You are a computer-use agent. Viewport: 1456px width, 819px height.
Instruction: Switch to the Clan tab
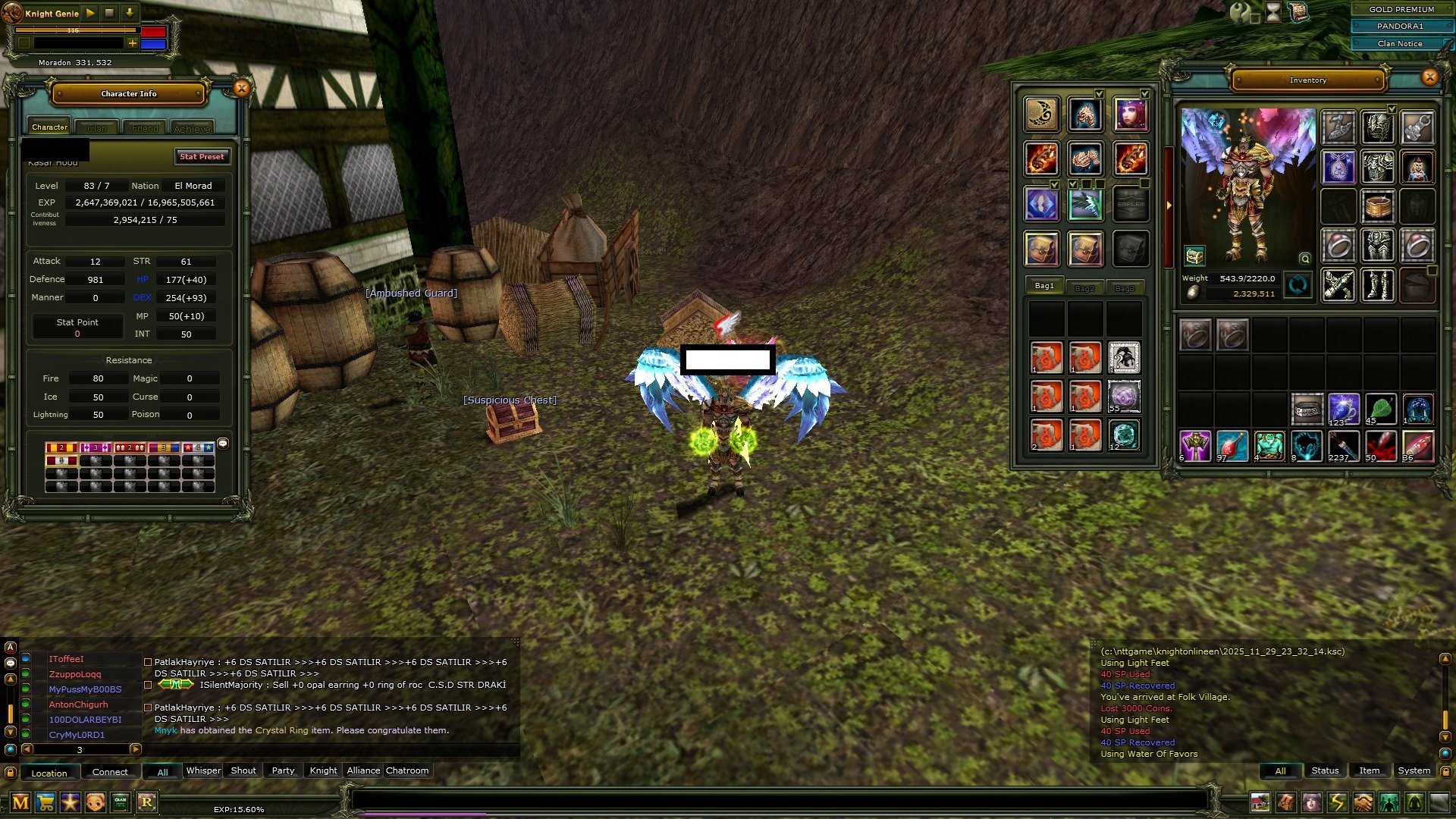click(97, 128)
